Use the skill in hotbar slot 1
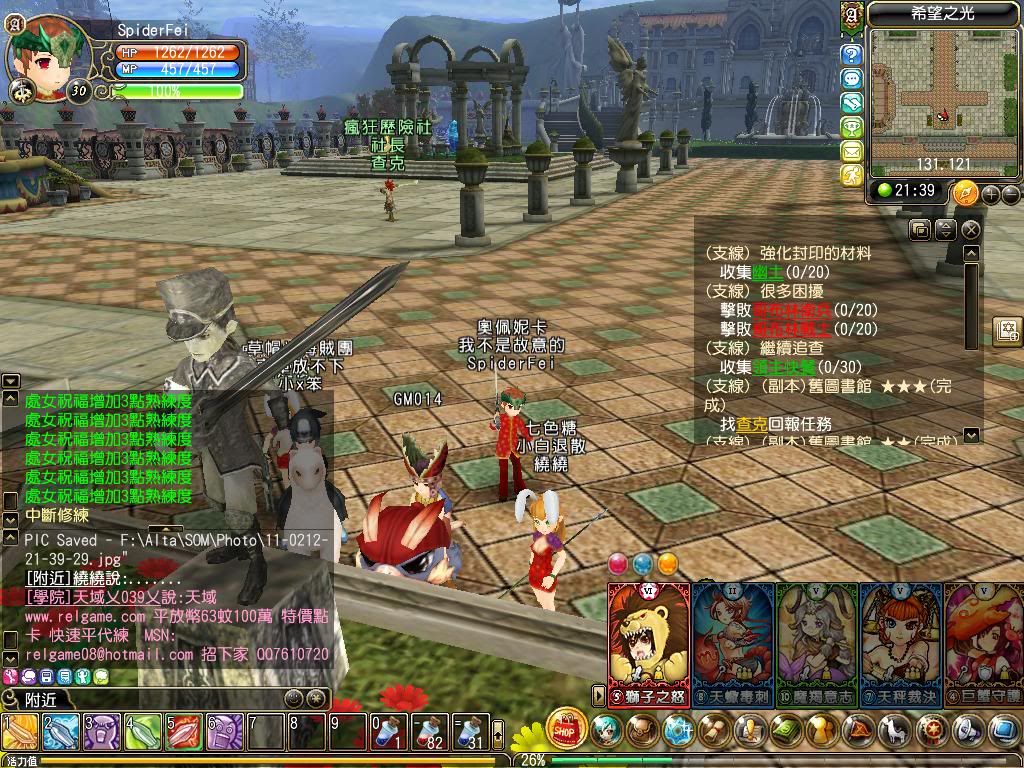The image size is (1024, 768). coord(20,733)
